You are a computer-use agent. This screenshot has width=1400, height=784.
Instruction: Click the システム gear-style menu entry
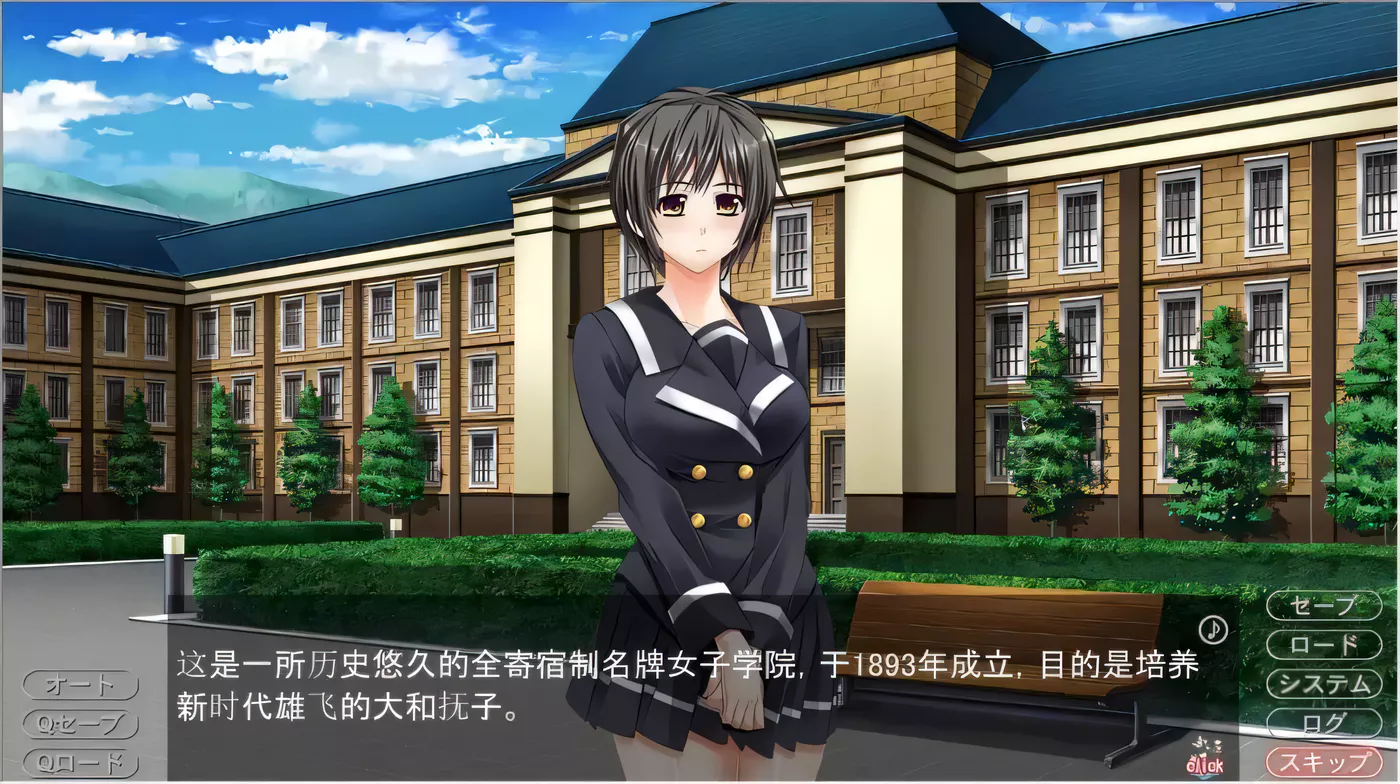coord(1322,684)
